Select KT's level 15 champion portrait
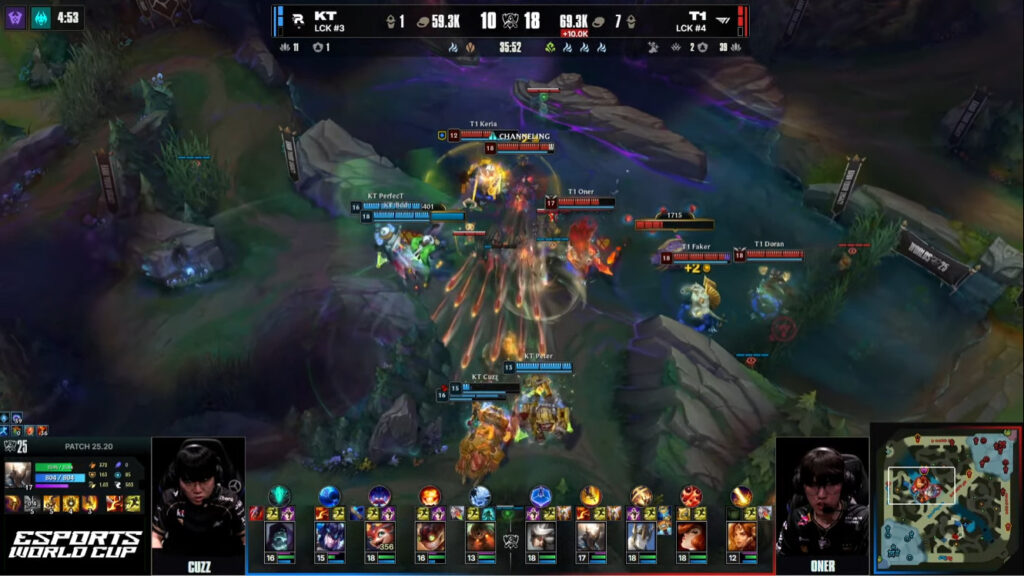 pos(330,538)
